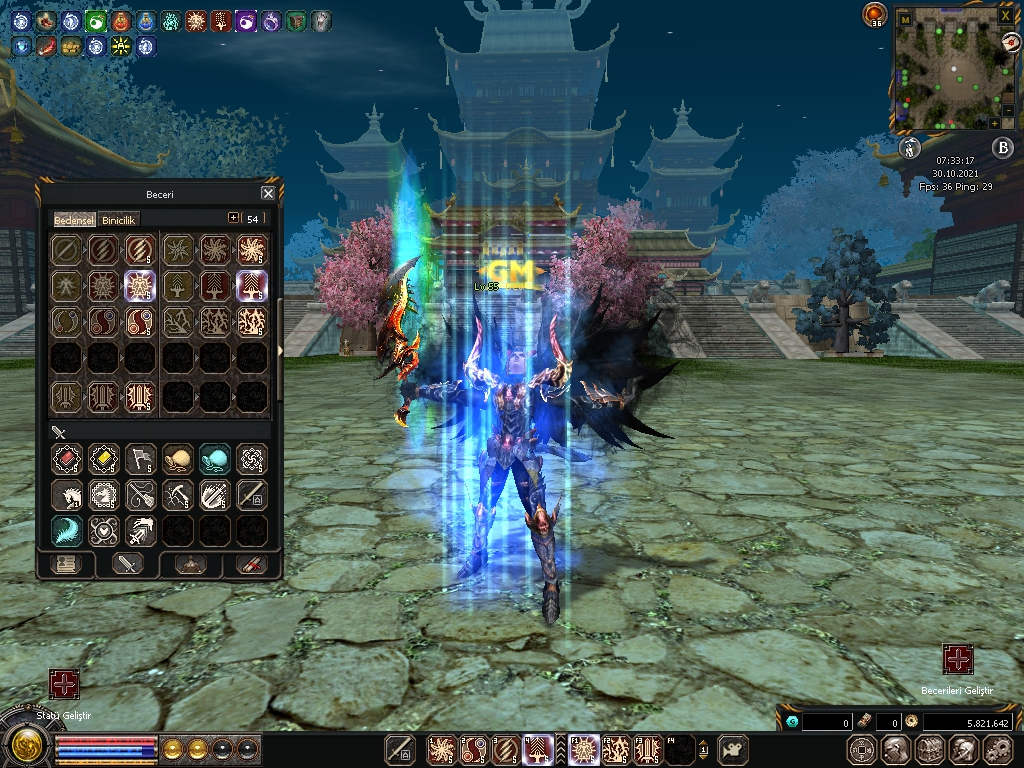Click the round B button under minimap
Viewport: 1024px width, 768px height.
point(1002,148)
